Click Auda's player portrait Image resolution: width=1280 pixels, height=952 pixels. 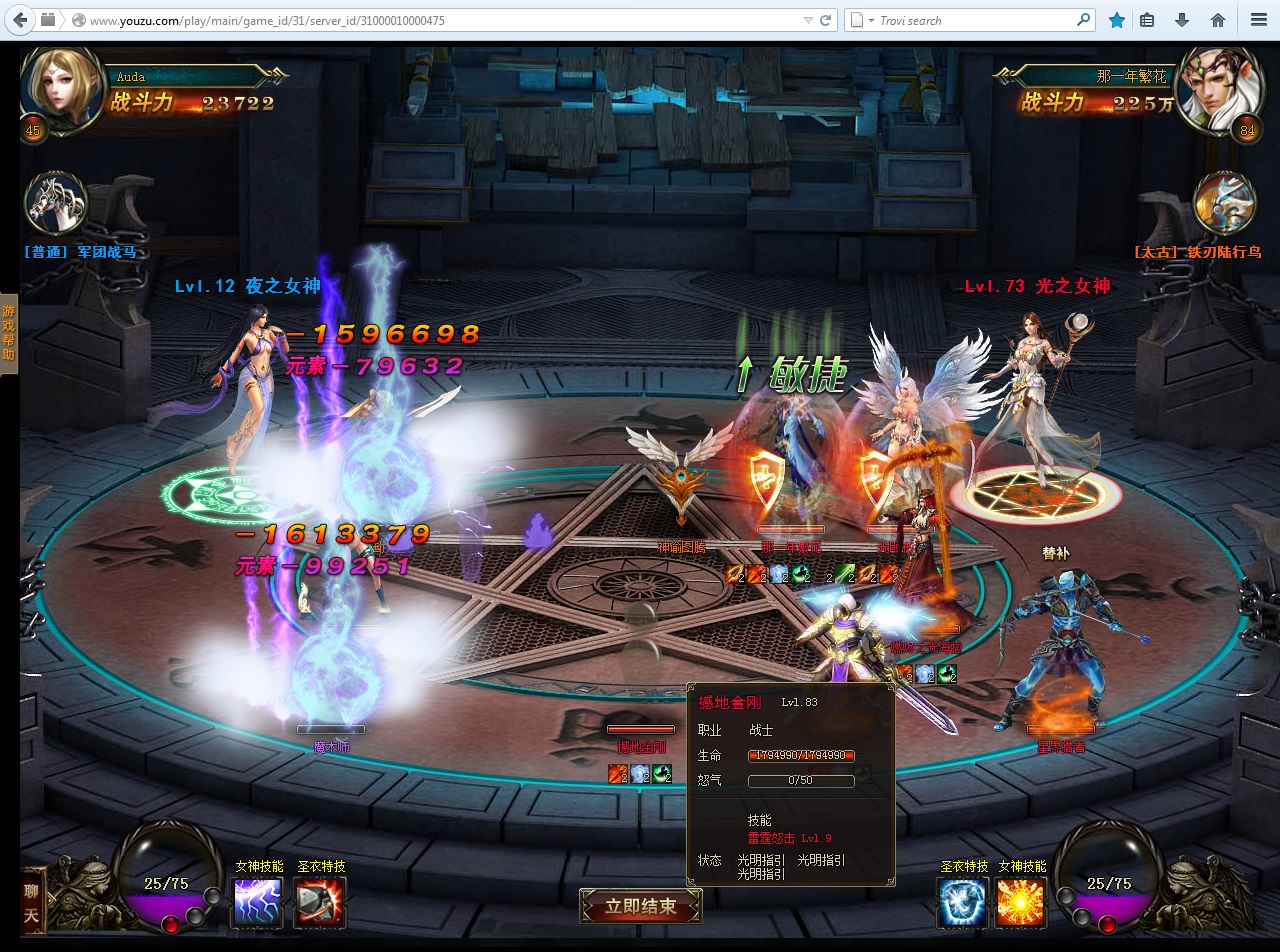point(63,88)
